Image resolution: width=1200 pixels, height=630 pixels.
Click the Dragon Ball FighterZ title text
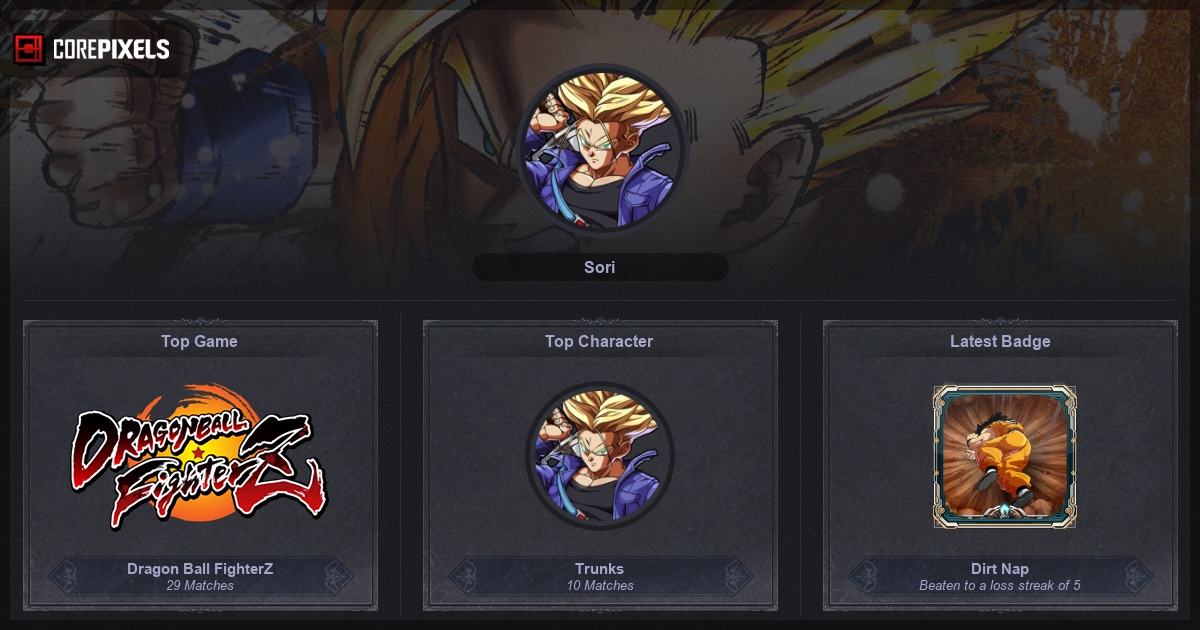200,568
